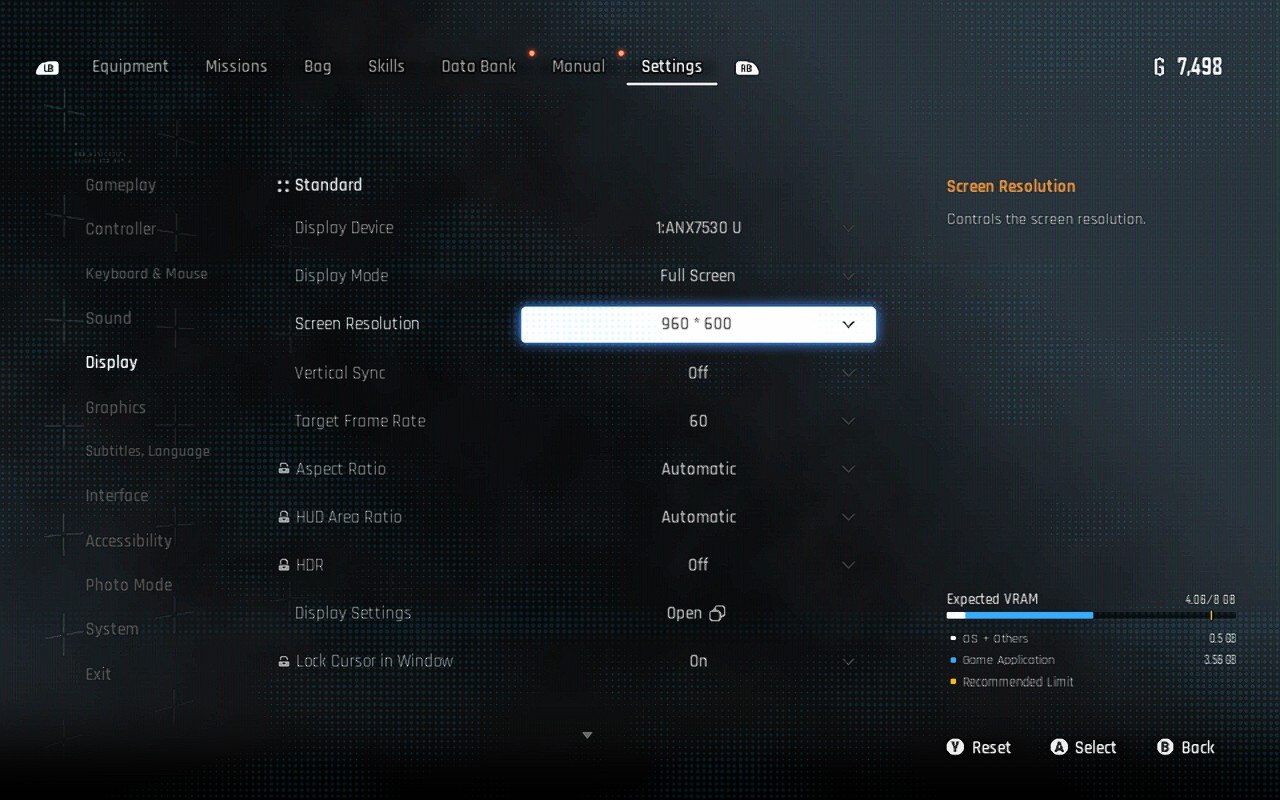Open the Screen Resolution dropdown
The width and height of the screenshot is (1280, 800).
698,324
